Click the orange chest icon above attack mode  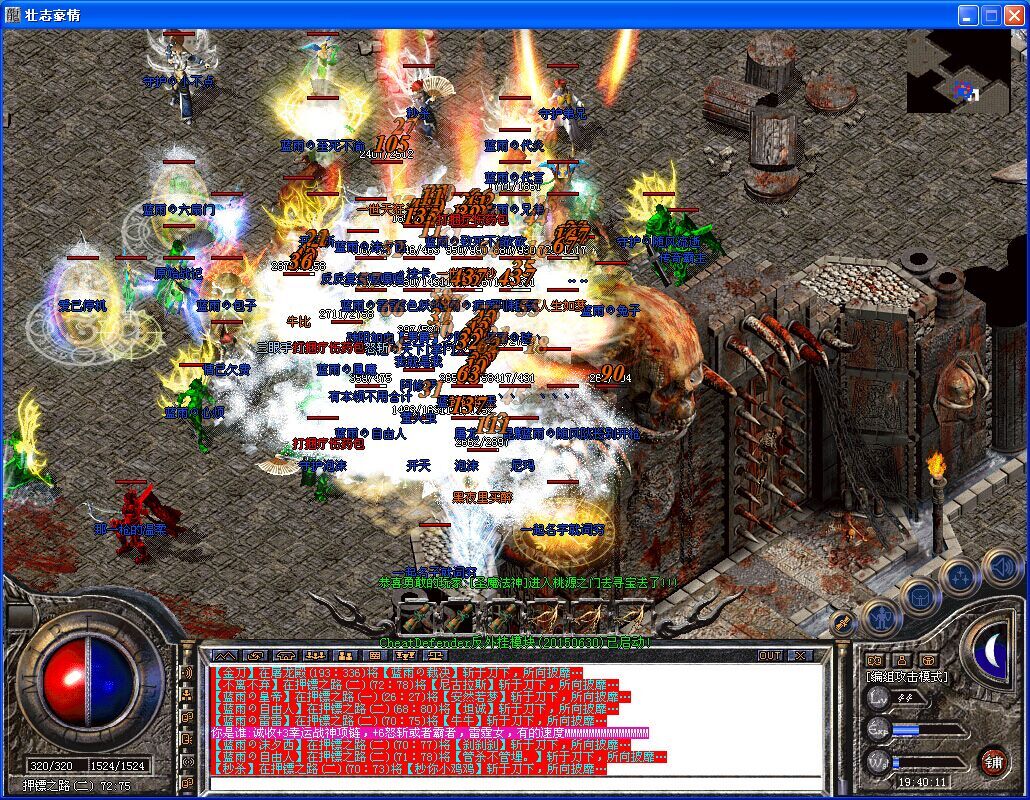pyautogui.click(x=928, y=660)
